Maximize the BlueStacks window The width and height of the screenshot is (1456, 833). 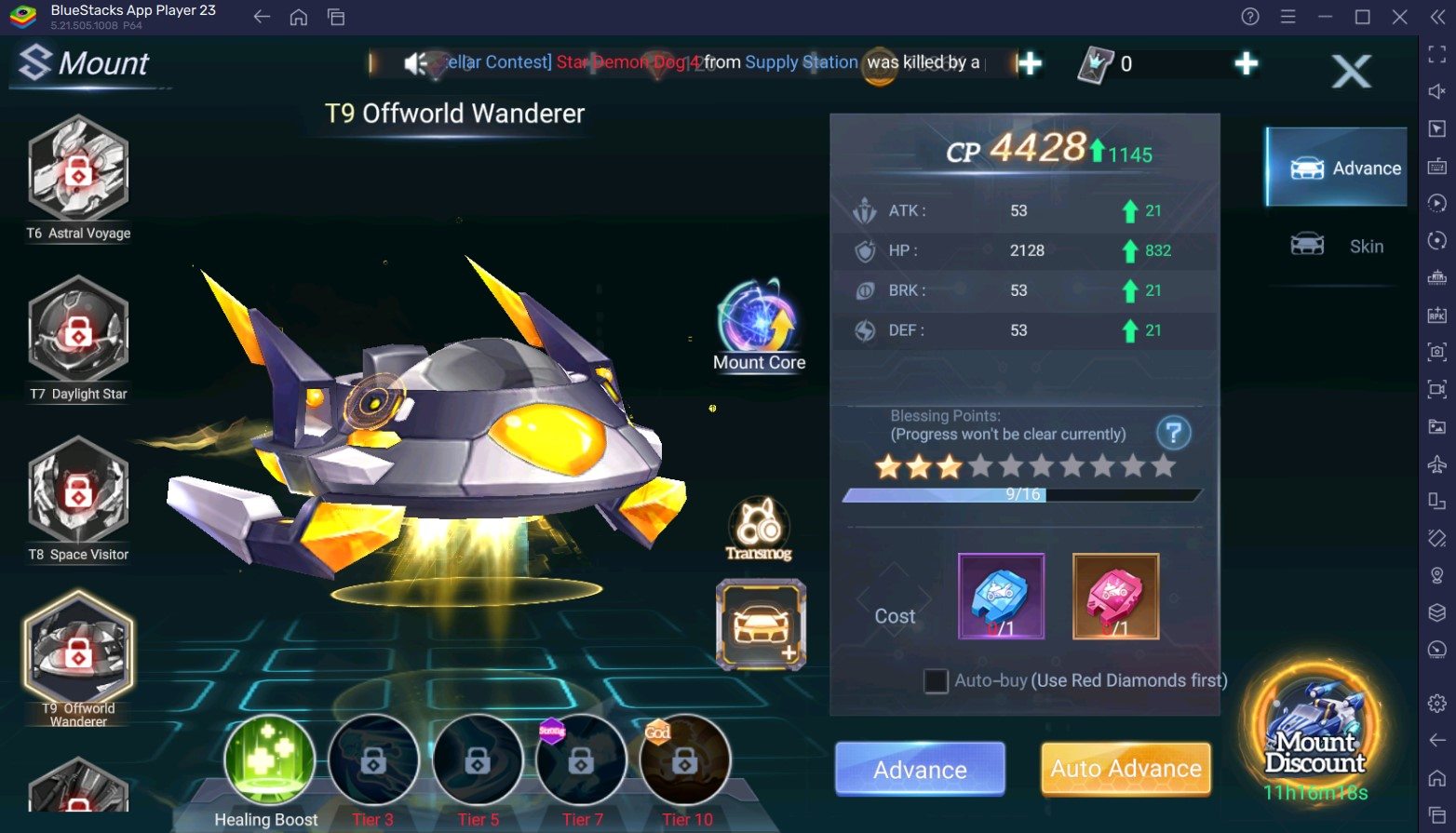(x=1362, y=17)
